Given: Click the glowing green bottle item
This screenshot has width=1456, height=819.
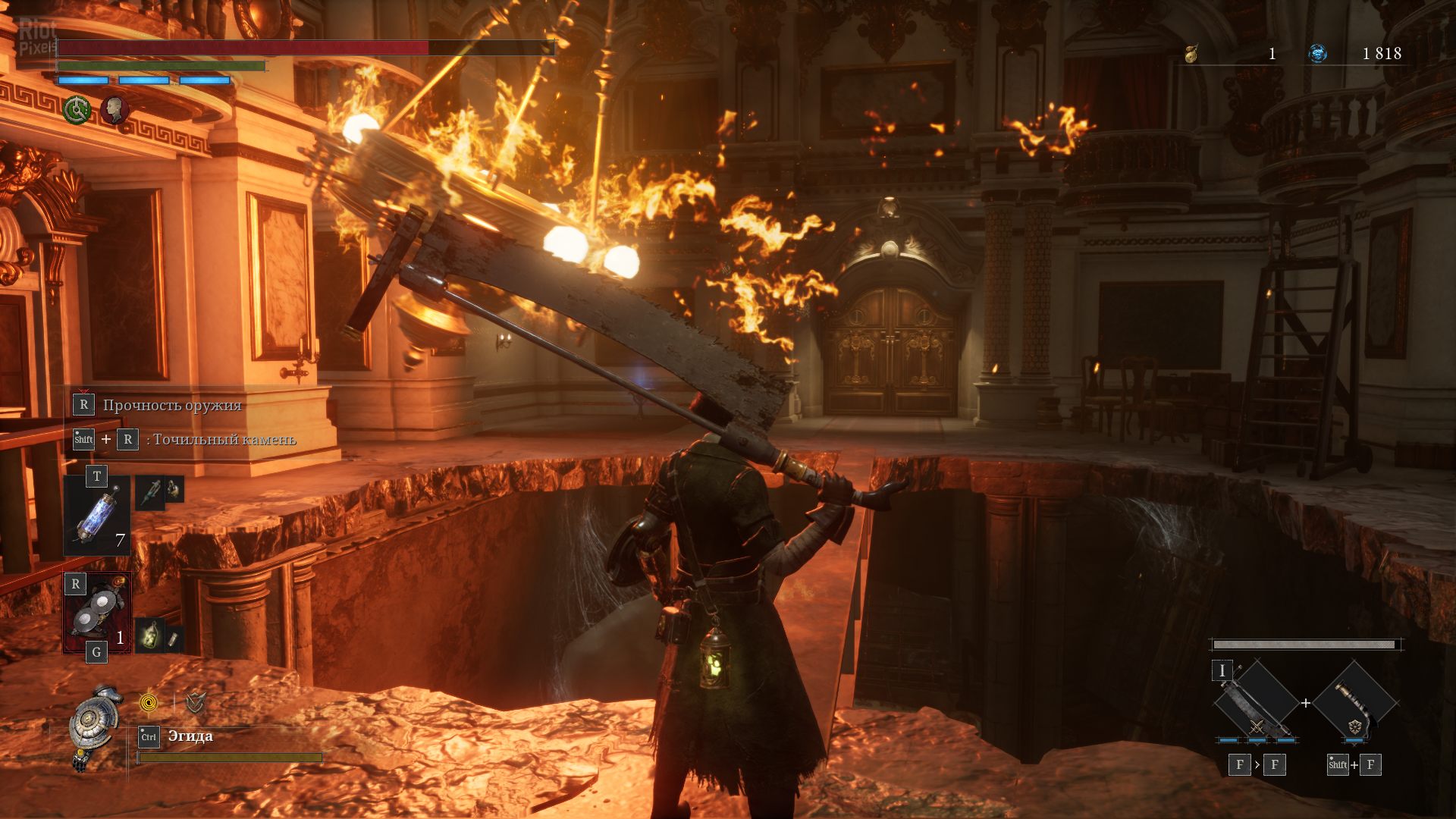Looking at the screenshot, I should (x=149, y=634).
